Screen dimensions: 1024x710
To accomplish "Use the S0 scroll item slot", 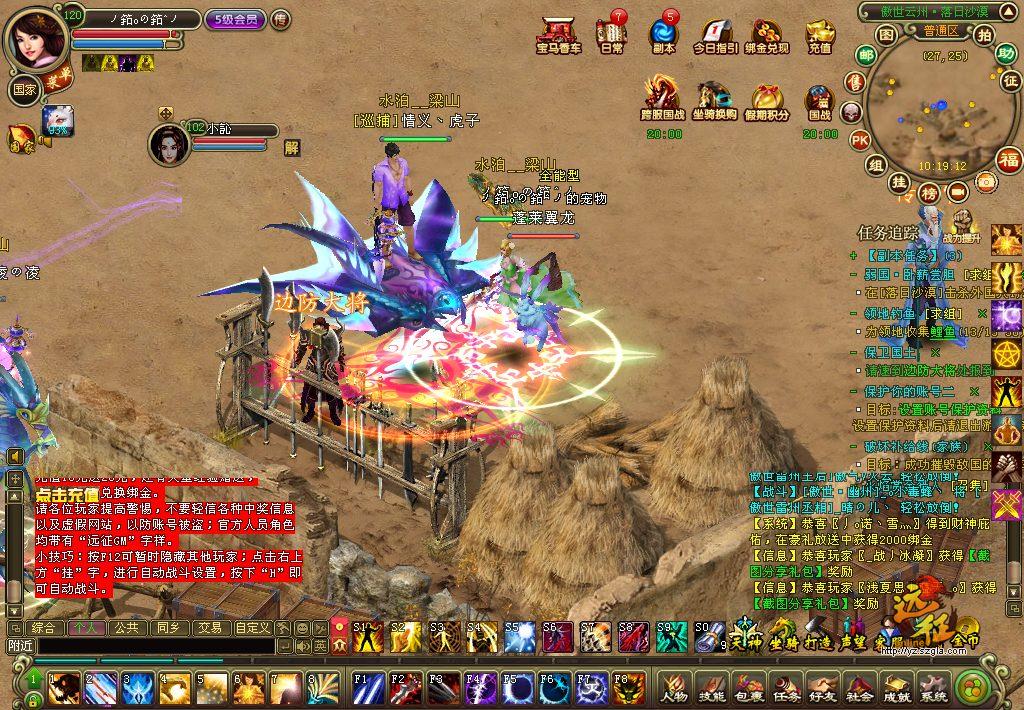I will 708,636.
